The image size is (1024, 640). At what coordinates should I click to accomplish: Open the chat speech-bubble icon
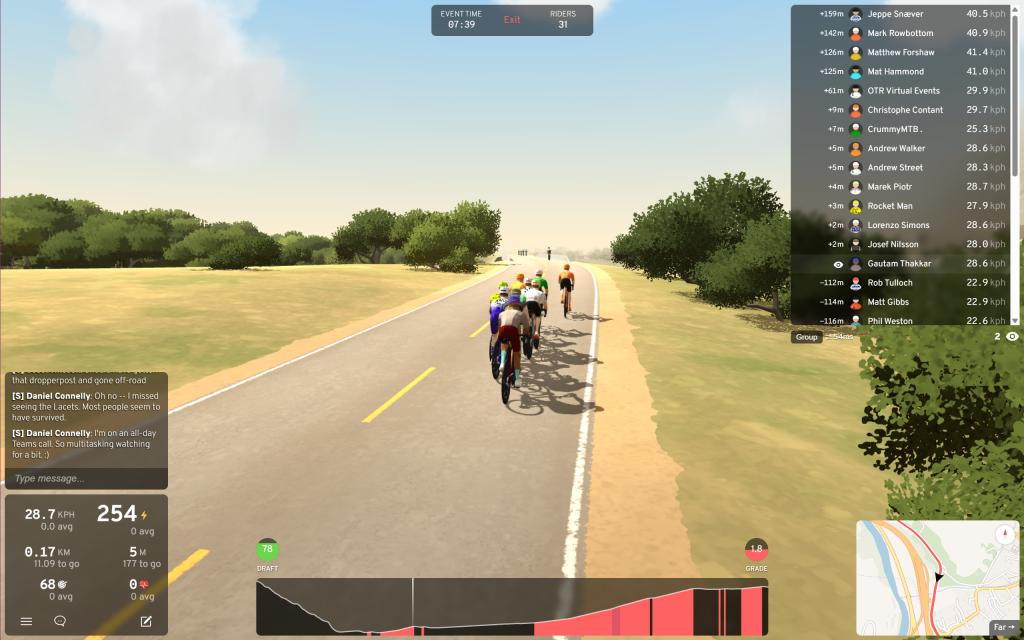60,621
